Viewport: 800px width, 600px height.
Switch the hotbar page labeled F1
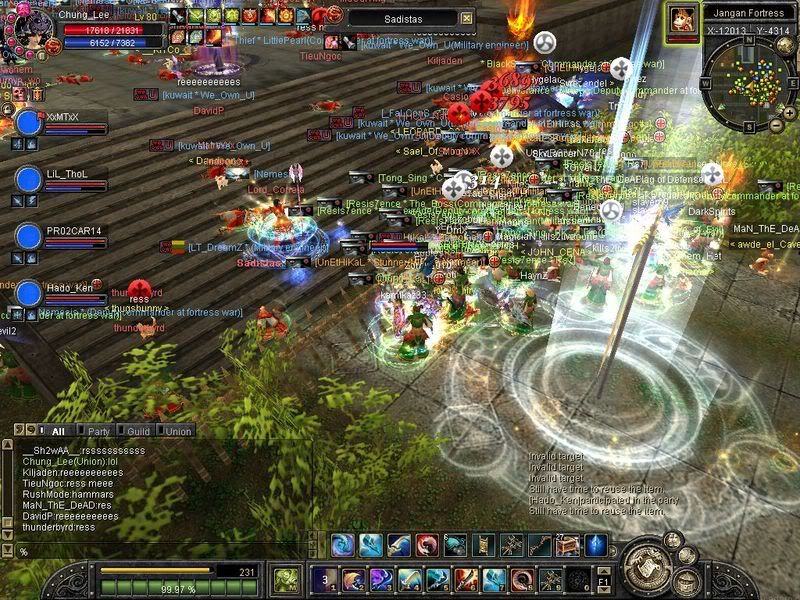tap(603, 579)
